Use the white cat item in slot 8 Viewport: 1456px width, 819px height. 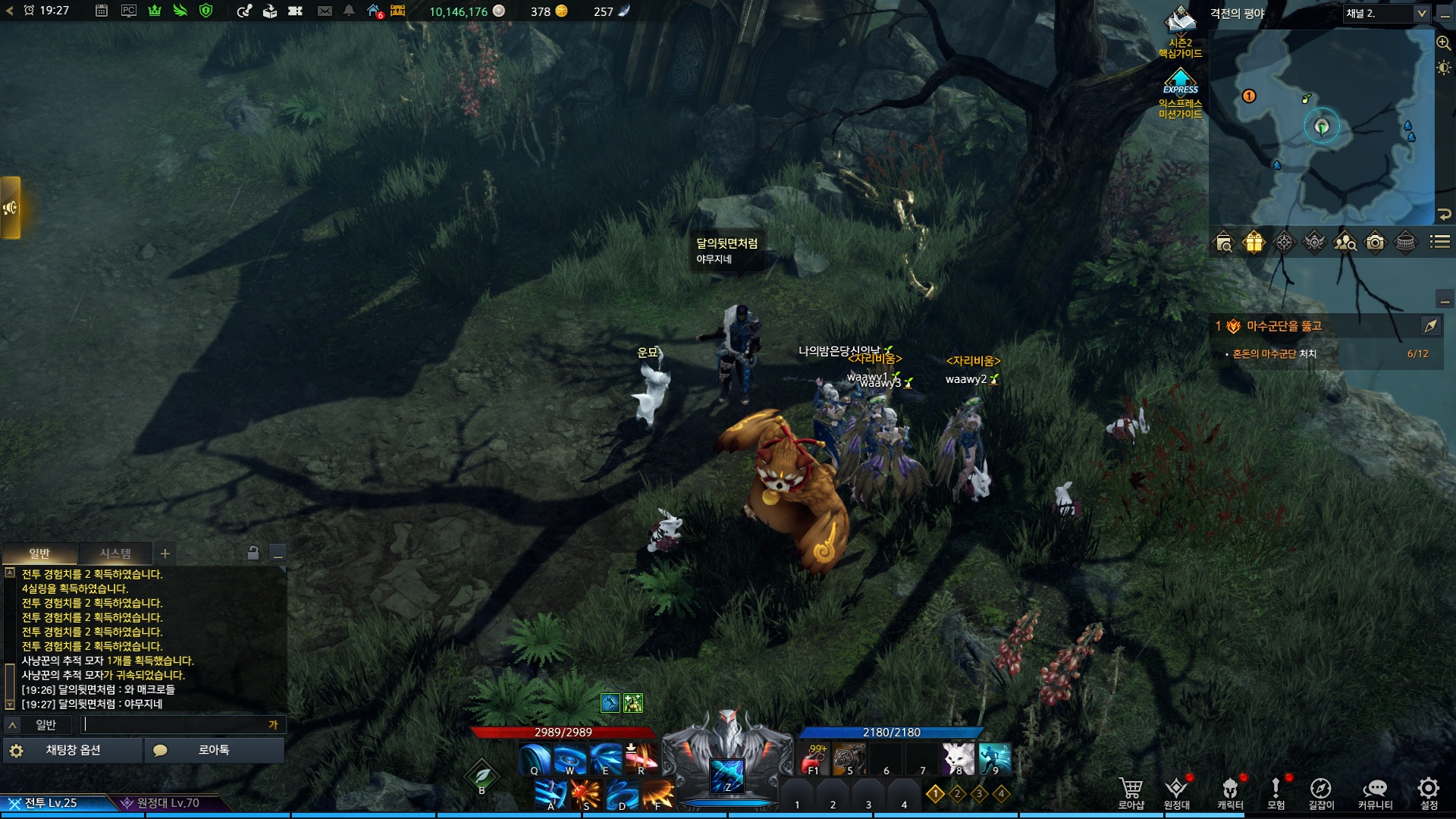point(958,758)
